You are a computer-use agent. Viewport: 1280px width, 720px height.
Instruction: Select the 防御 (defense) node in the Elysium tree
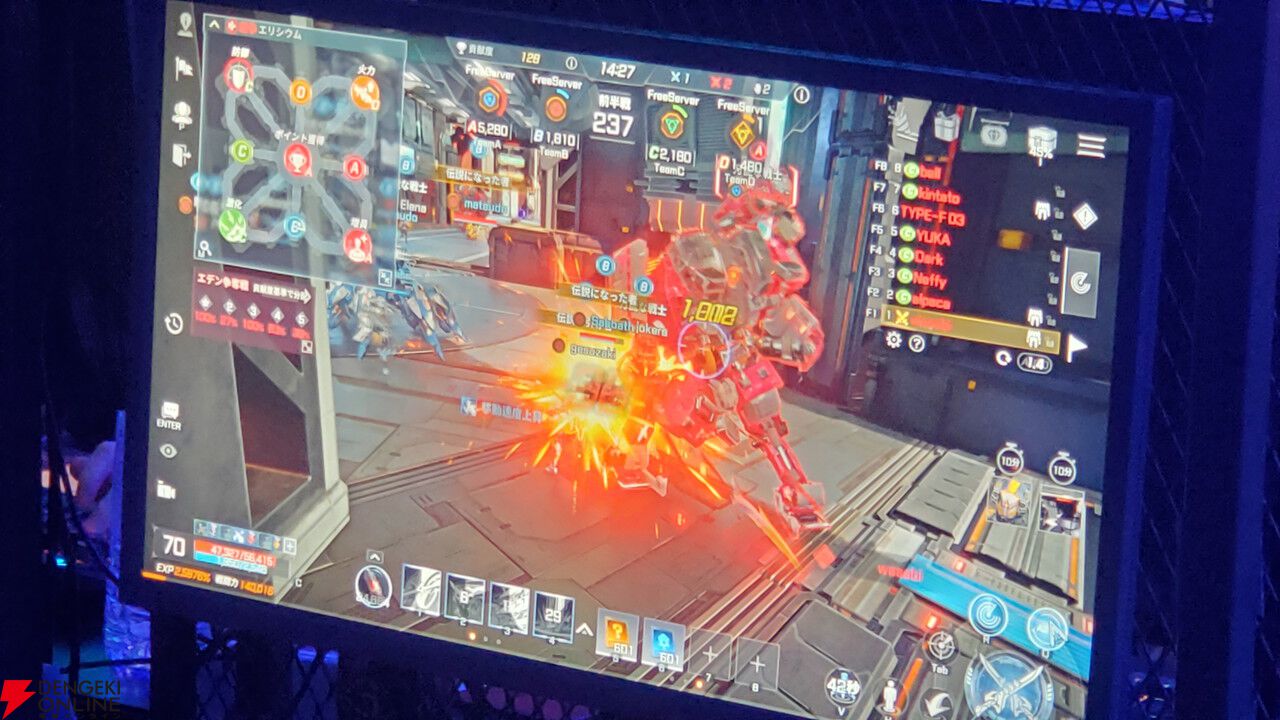point(236,74)
